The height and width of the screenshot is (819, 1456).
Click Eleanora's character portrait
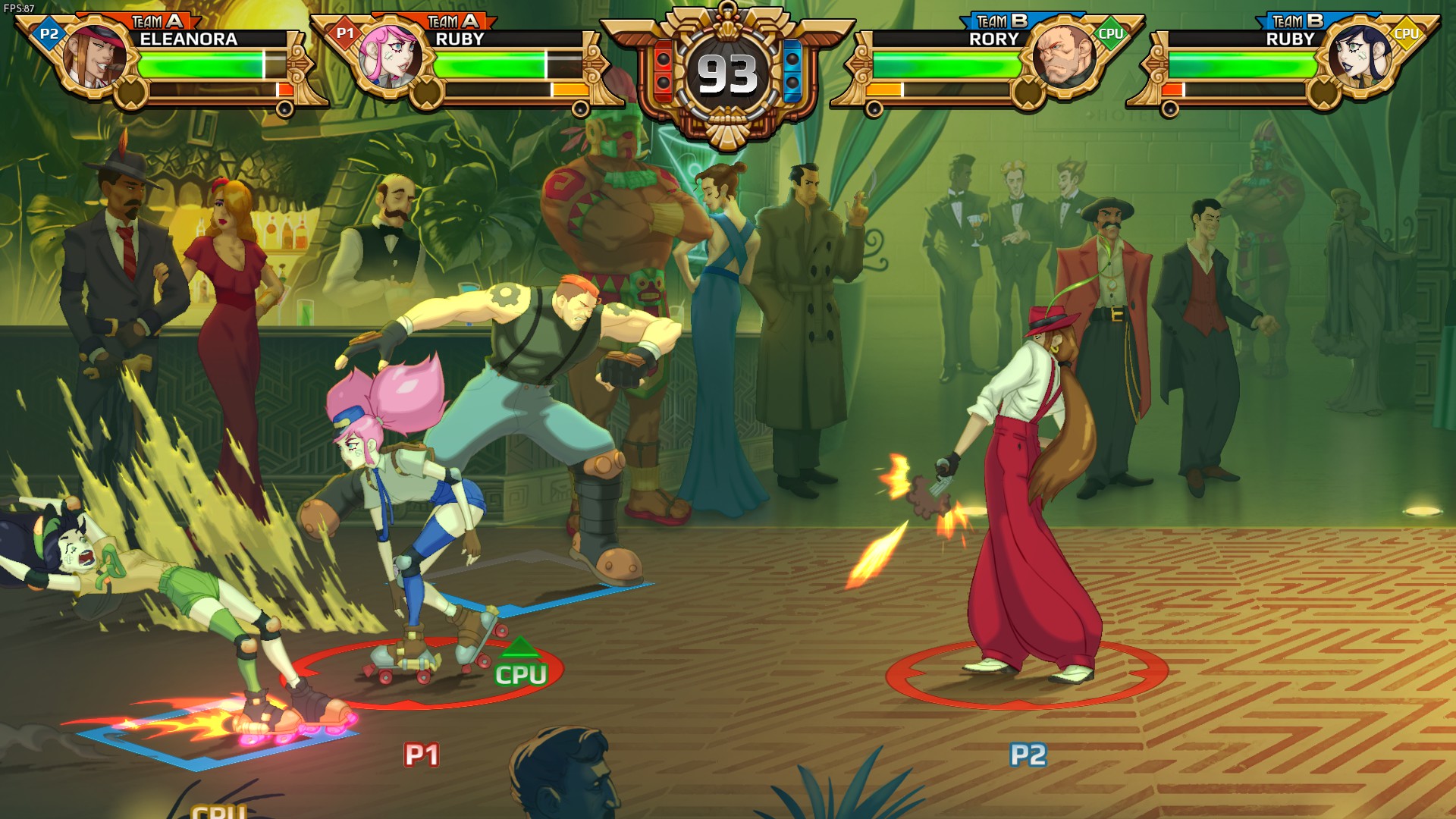point(96,57)
